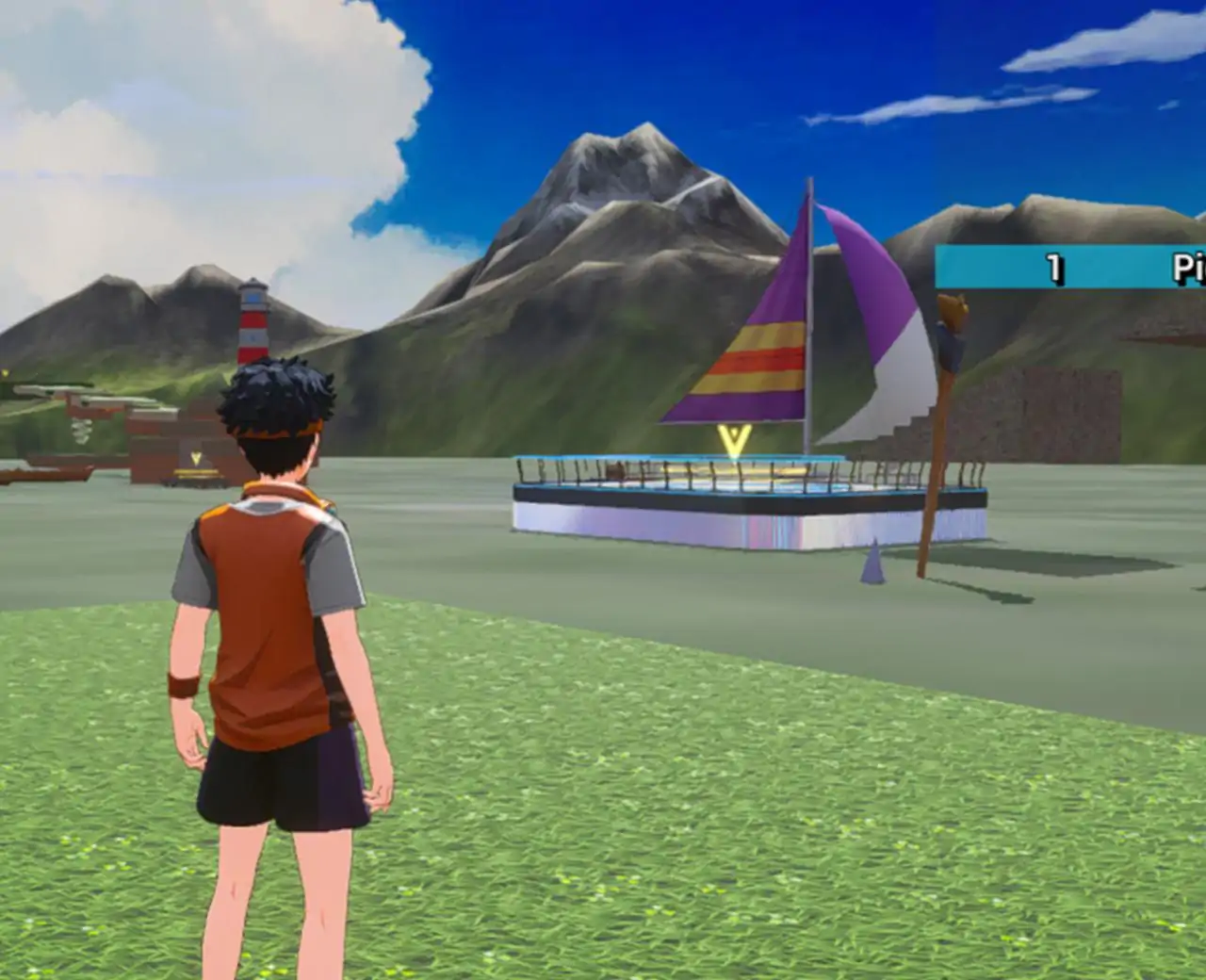Select the rank 1 row in the teal list
This screenshot has width=1206, height=980.
[1070, 268]
